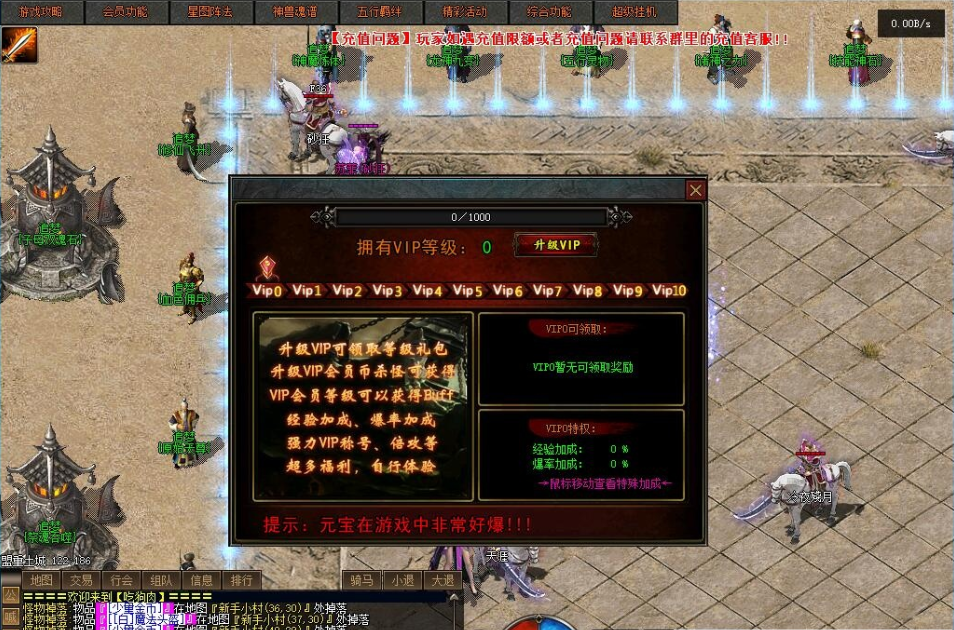Viewport: 954px width, 630px height.
Task: Choose the Vip10 tab
Action: [x=669, y=291]
